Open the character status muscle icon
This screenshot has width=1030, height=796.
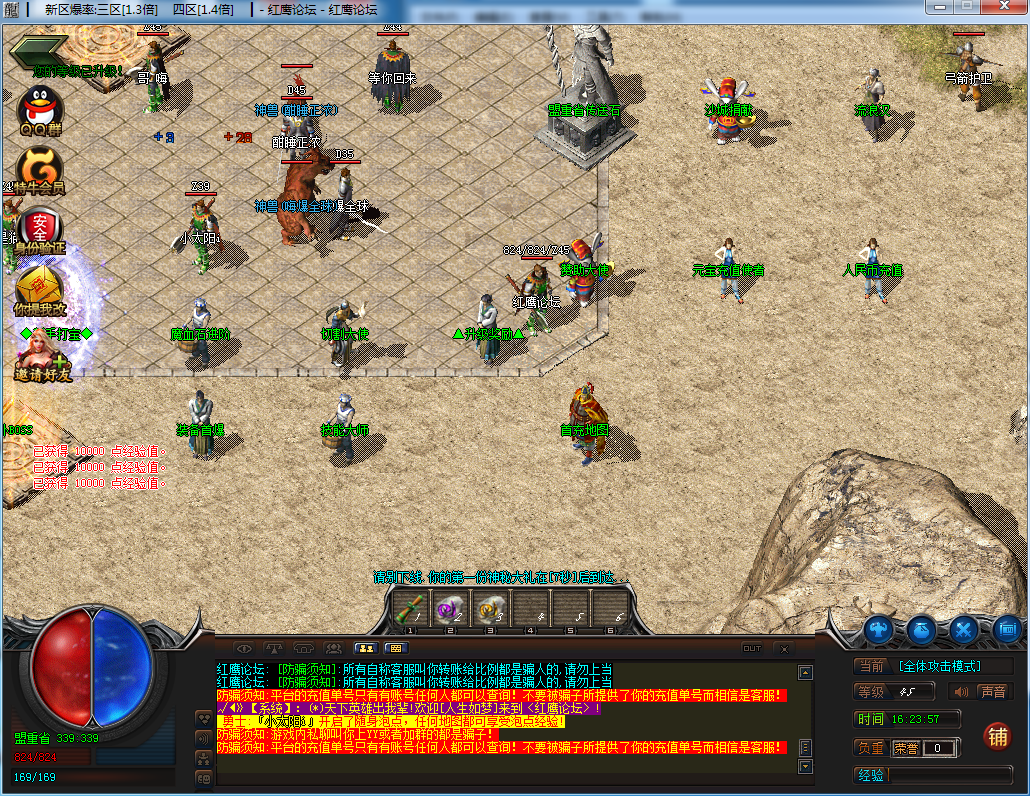click(x=879, y=629)
